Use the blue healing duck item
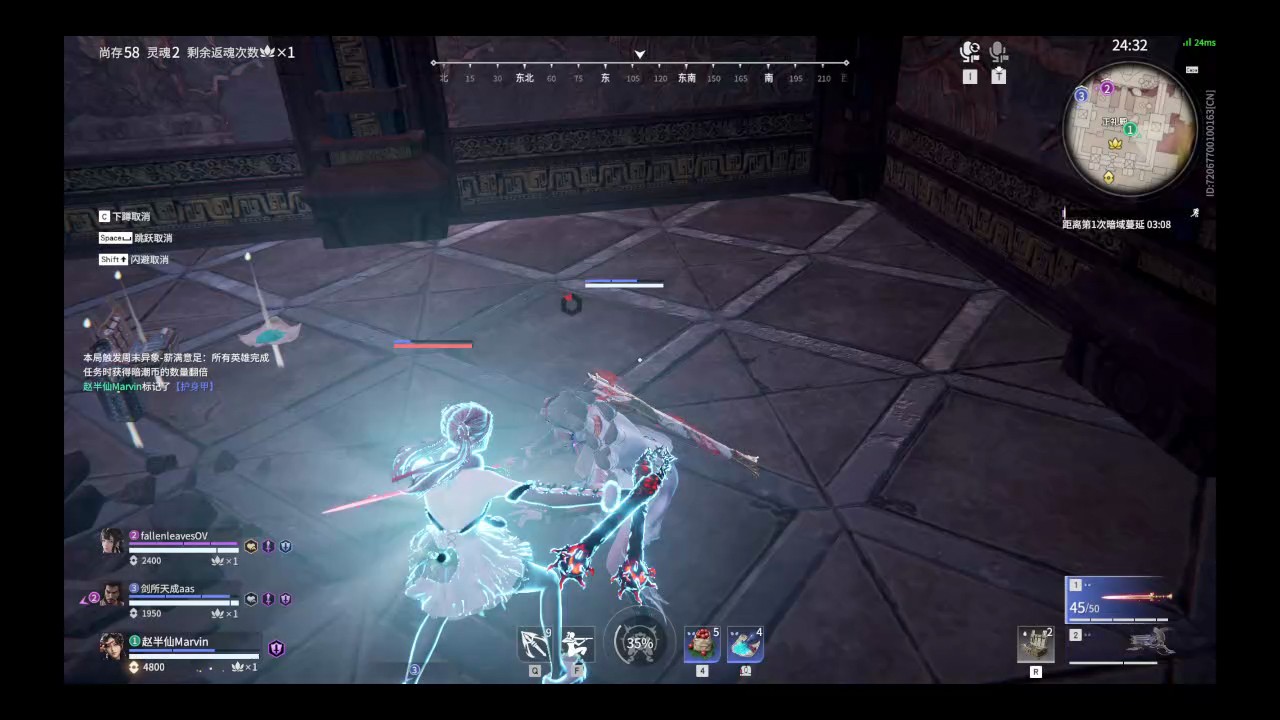This screenshot has height=720, width=1280. click(745, 643)
